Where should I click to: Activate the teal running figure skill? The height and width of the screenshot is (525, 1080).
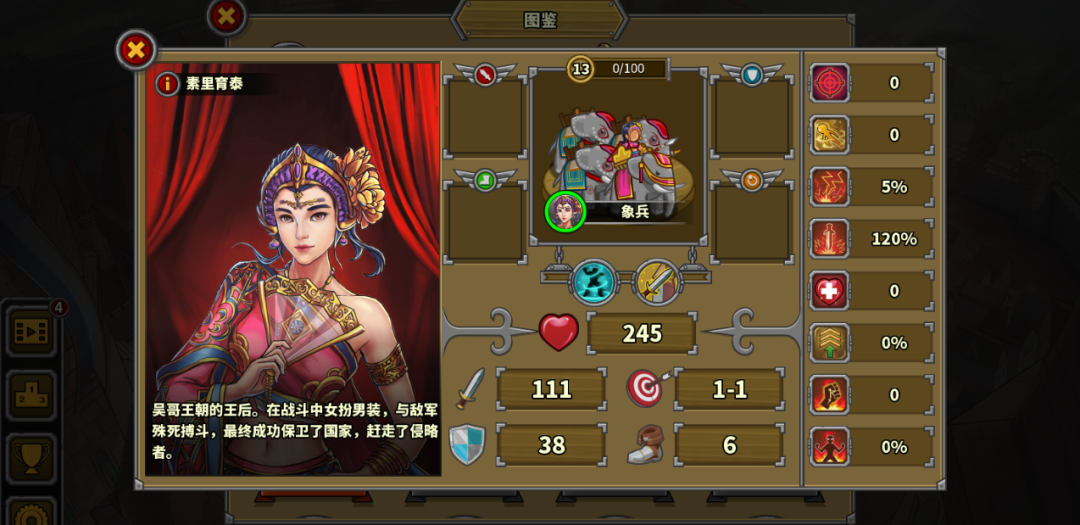[593, 282]
